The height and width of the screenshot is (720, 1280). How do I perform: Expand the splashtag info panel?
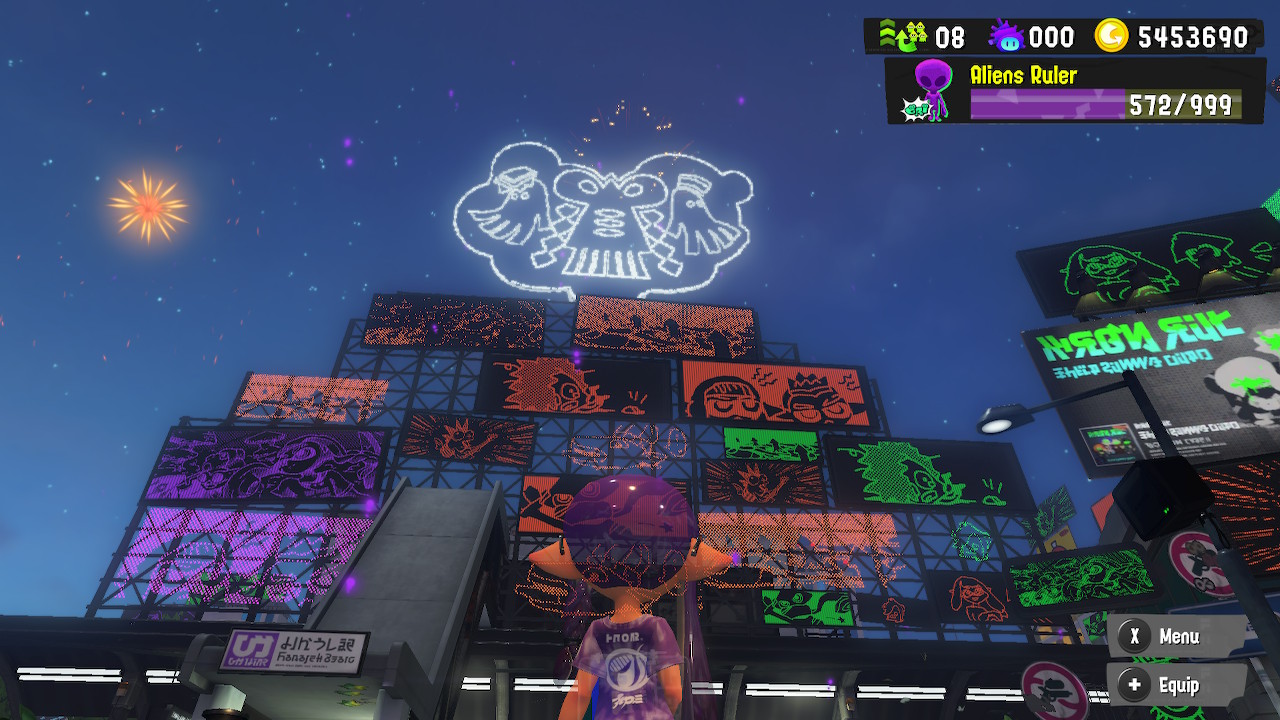tap(1075, 88)
